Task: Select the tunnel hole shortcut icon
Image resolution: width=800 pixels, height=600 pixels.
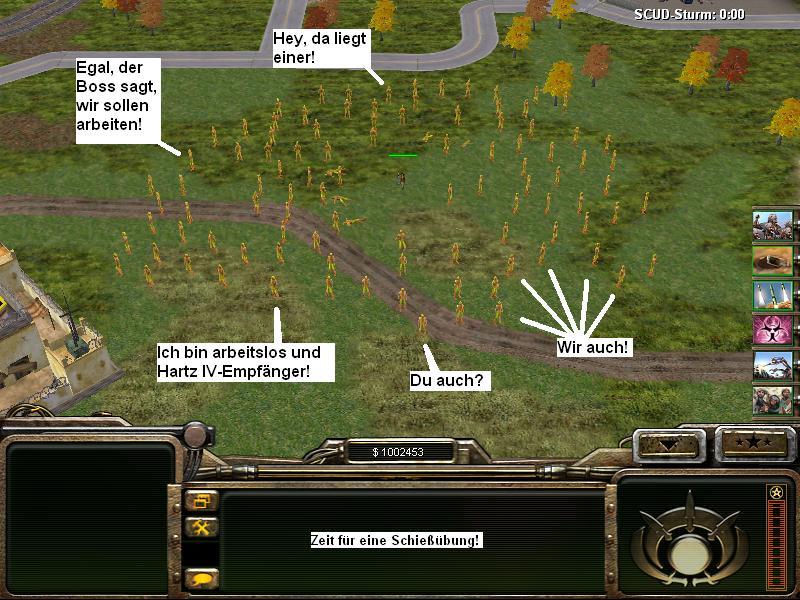Action: coord(773,260)
